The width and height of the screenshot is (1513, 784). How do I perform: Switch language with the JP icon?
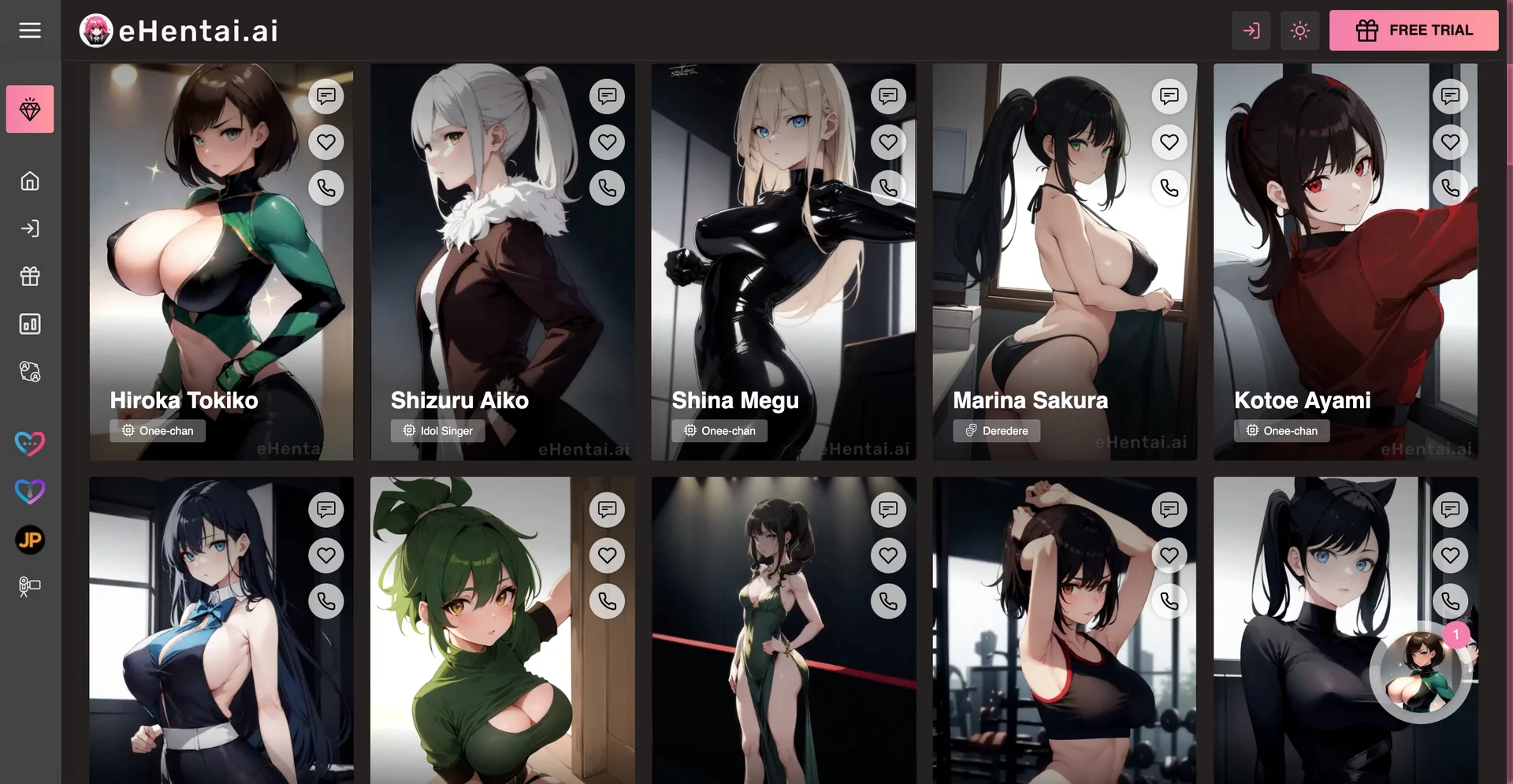pyautogui.click(x=30, y=541)
